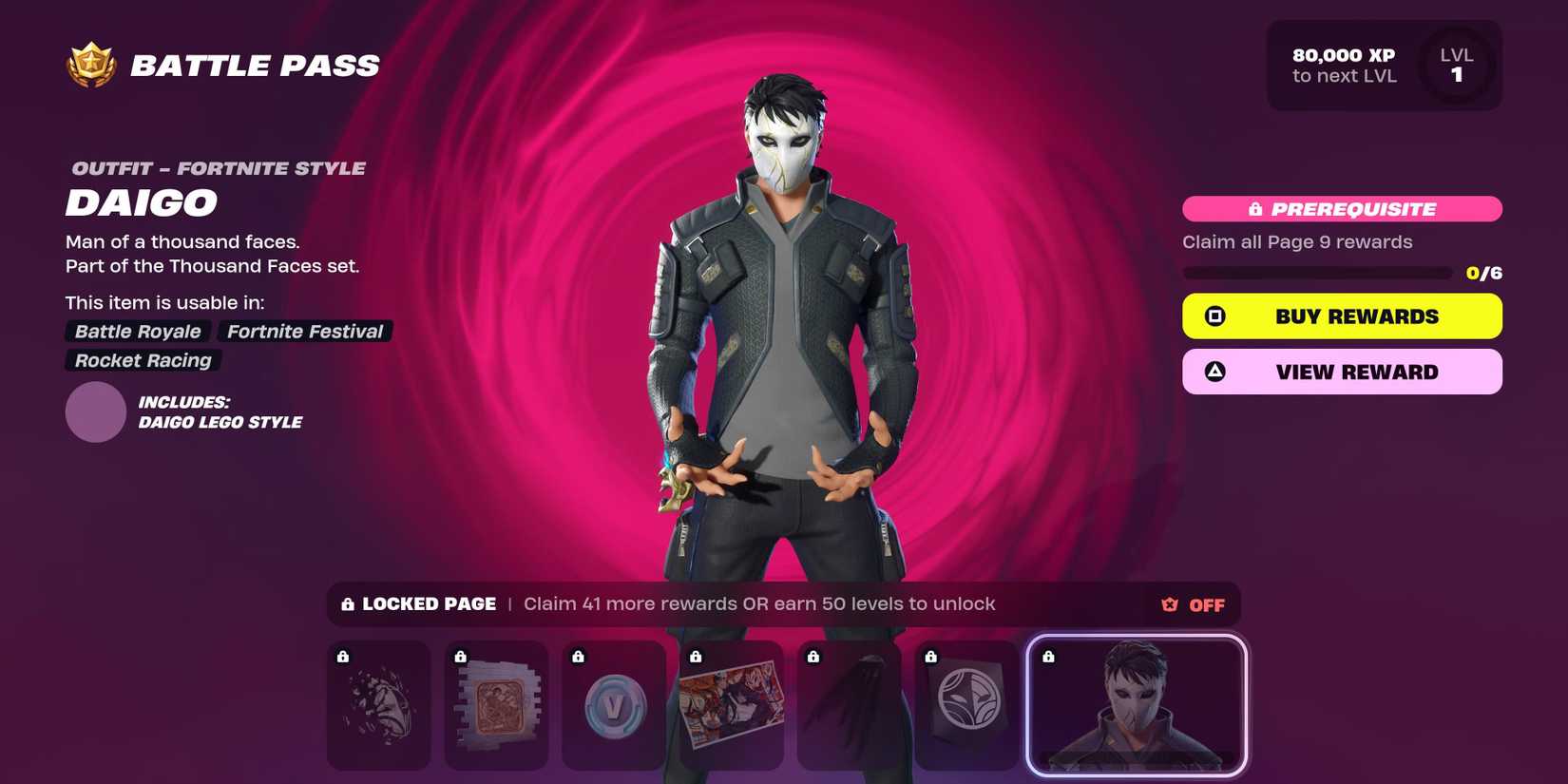Viewport: 1568px width, 784px height.
Task: Select the dark cape back bling reward
Action: (849, 705)
